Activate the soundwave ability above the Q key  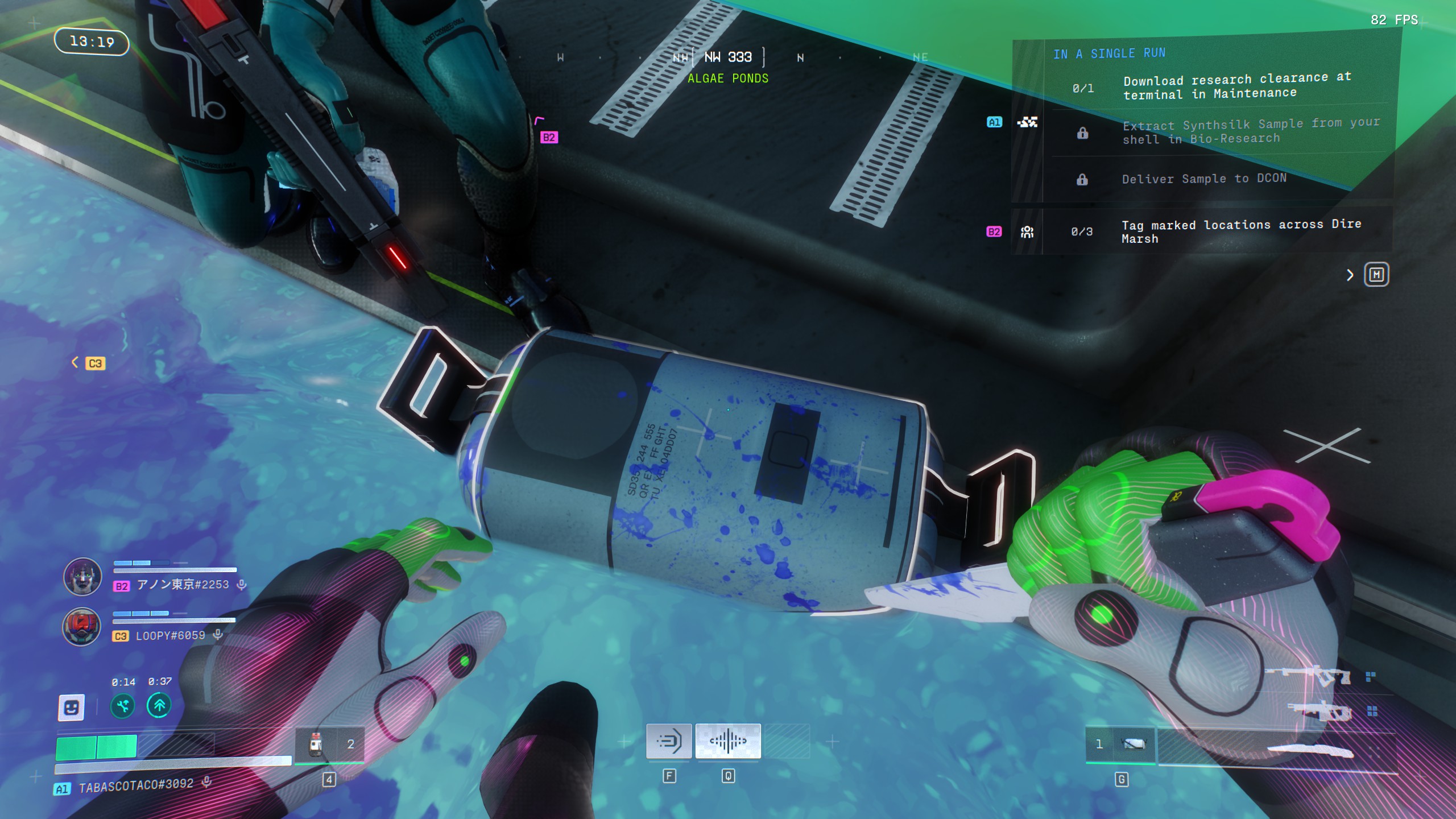pos(728,741)
